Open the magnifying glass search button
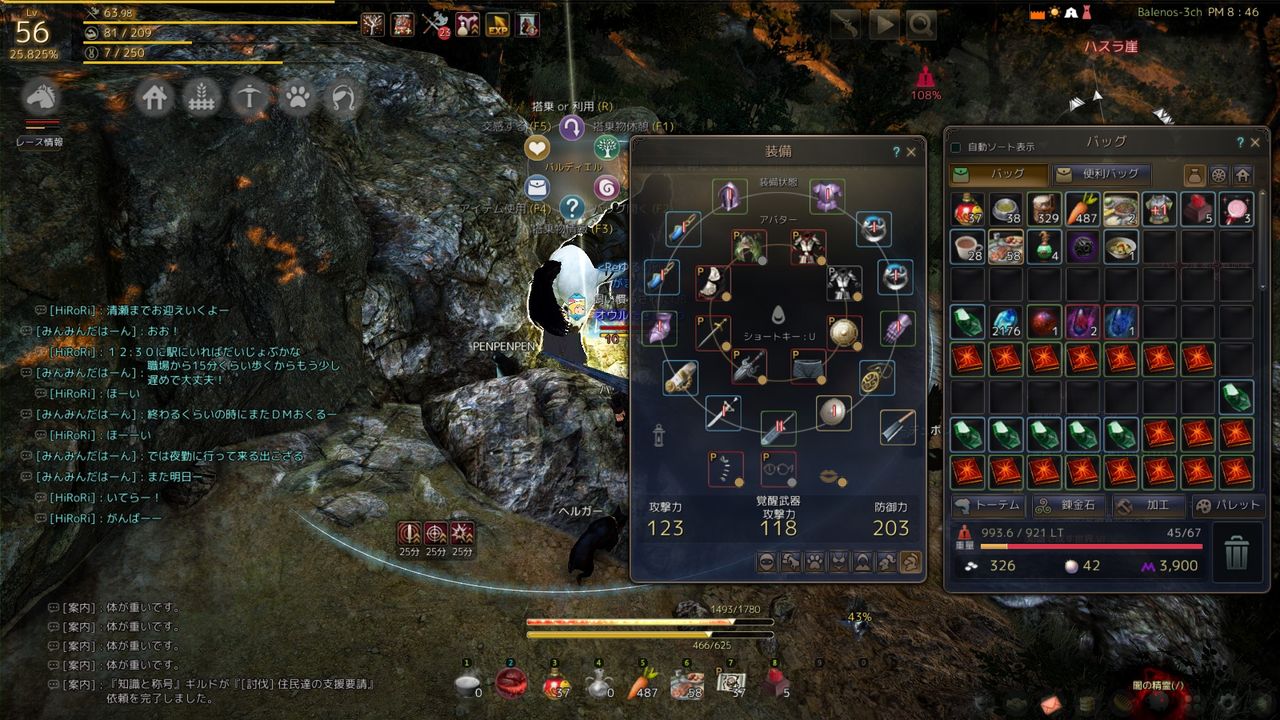This screenshot has width=1280, height=720. point(921,24)
